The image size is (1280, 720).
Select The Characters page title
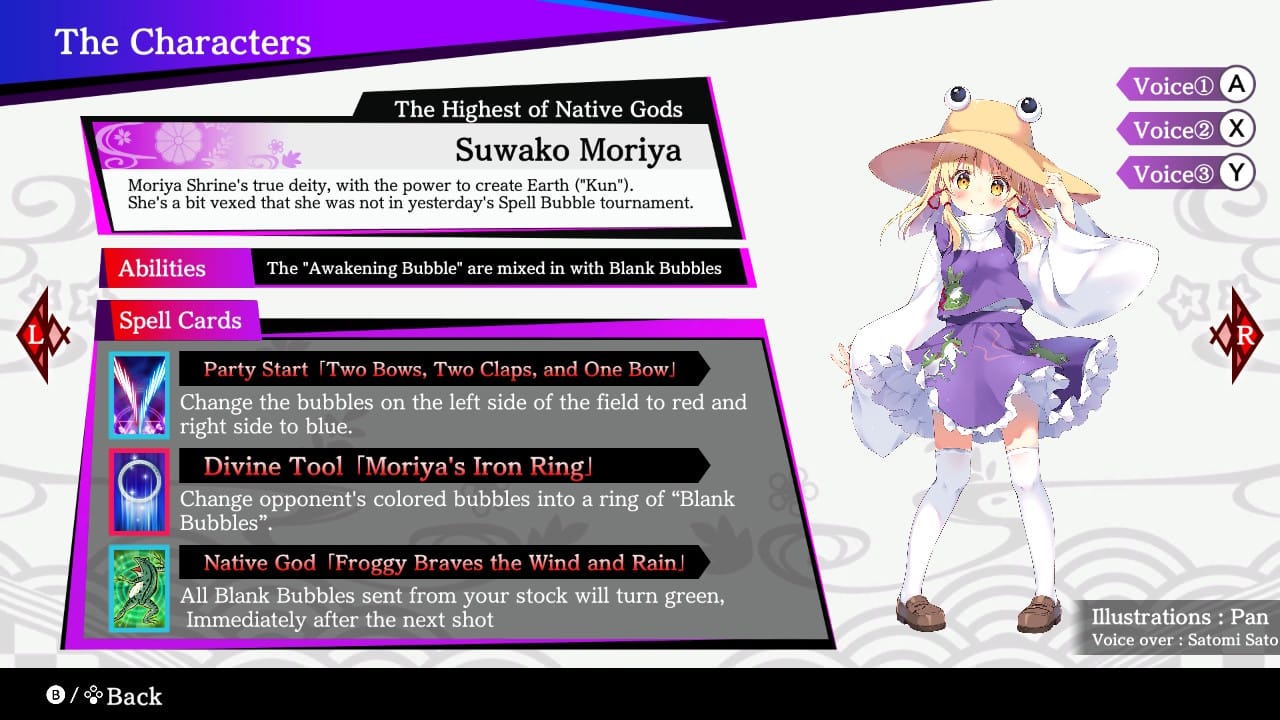pyautogui.click(x=183, y=42)
